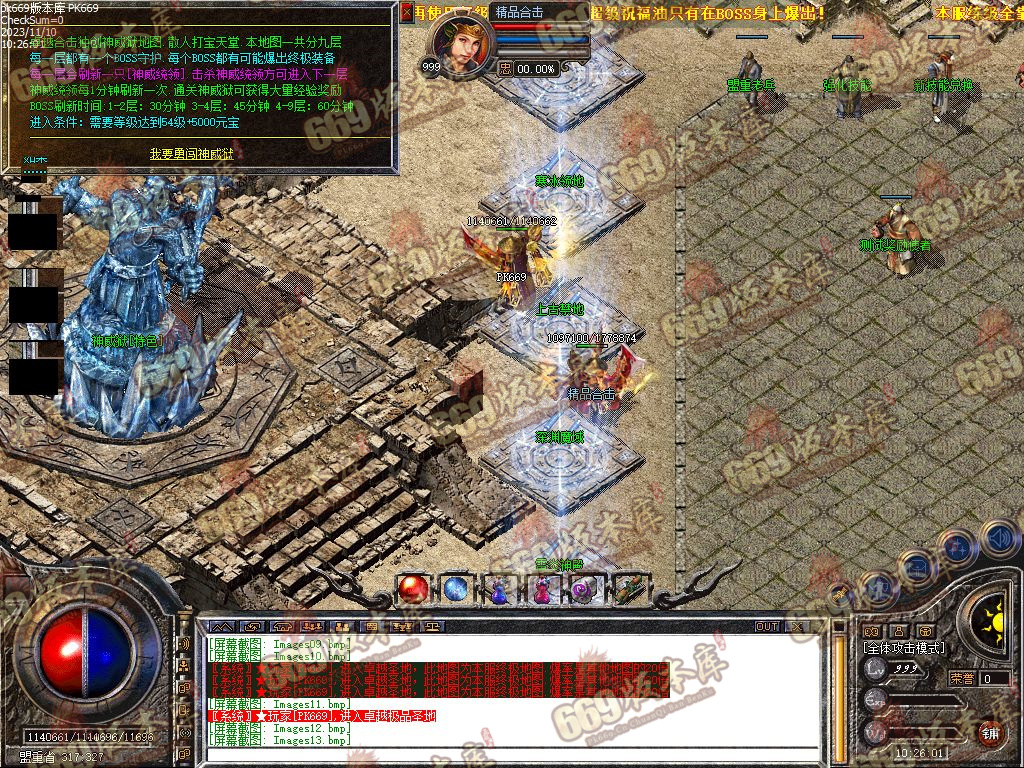Select the hero portrait of 精品合击
This screenshot has width=1024, height=768.
(462, 44)
